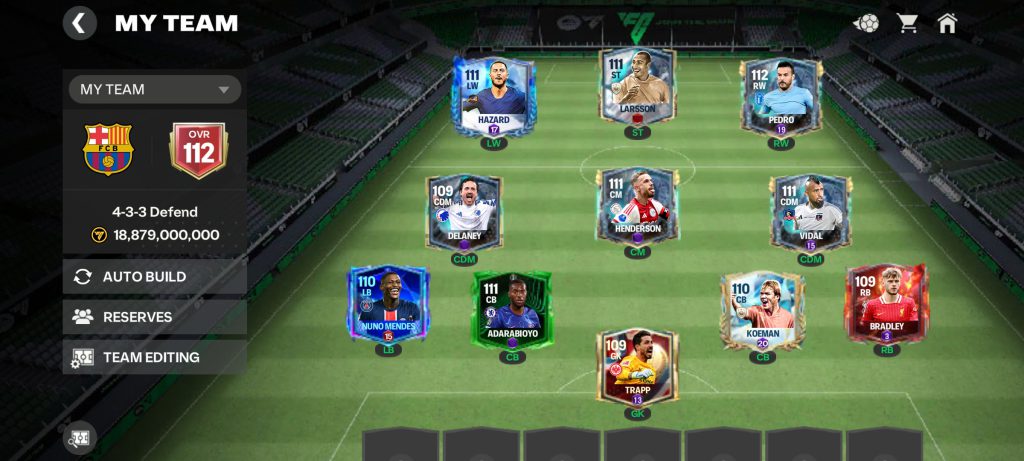This screenshot has height=461, width=1024.
Task: Return to the home screen
Action: 947,23
